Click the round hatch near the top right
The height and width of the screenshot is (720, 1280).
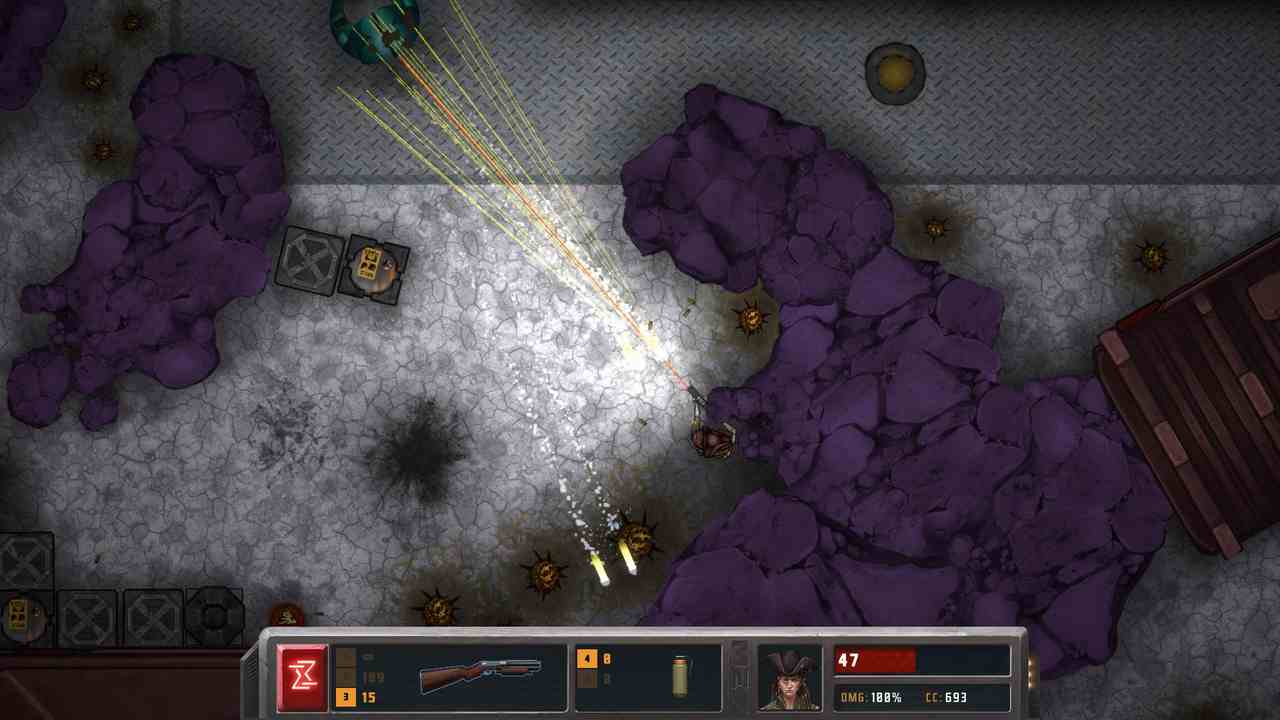tap(895, 72)
